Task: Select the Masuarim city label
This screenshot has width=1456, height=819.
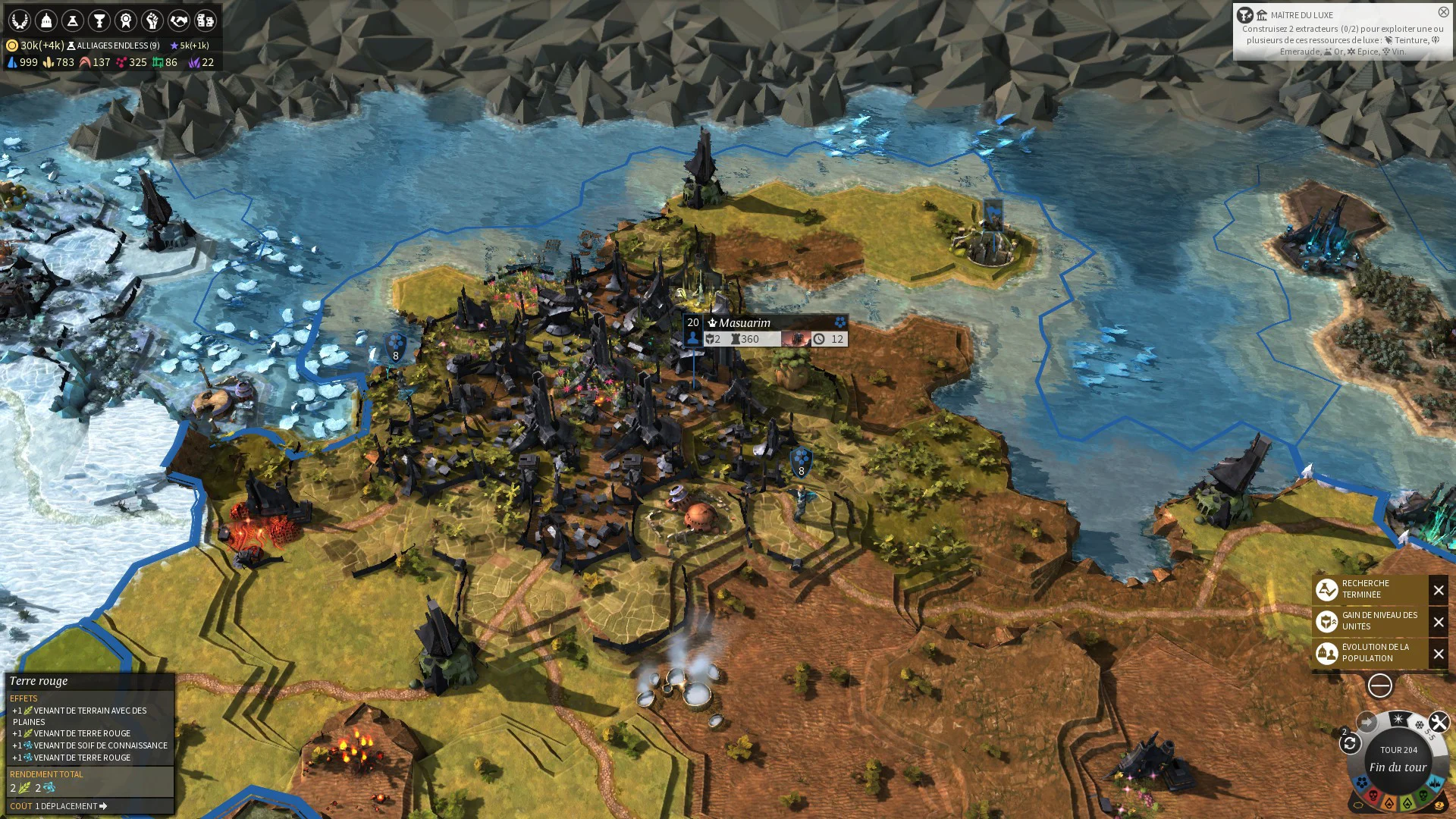Action: [x=744, y=323]
